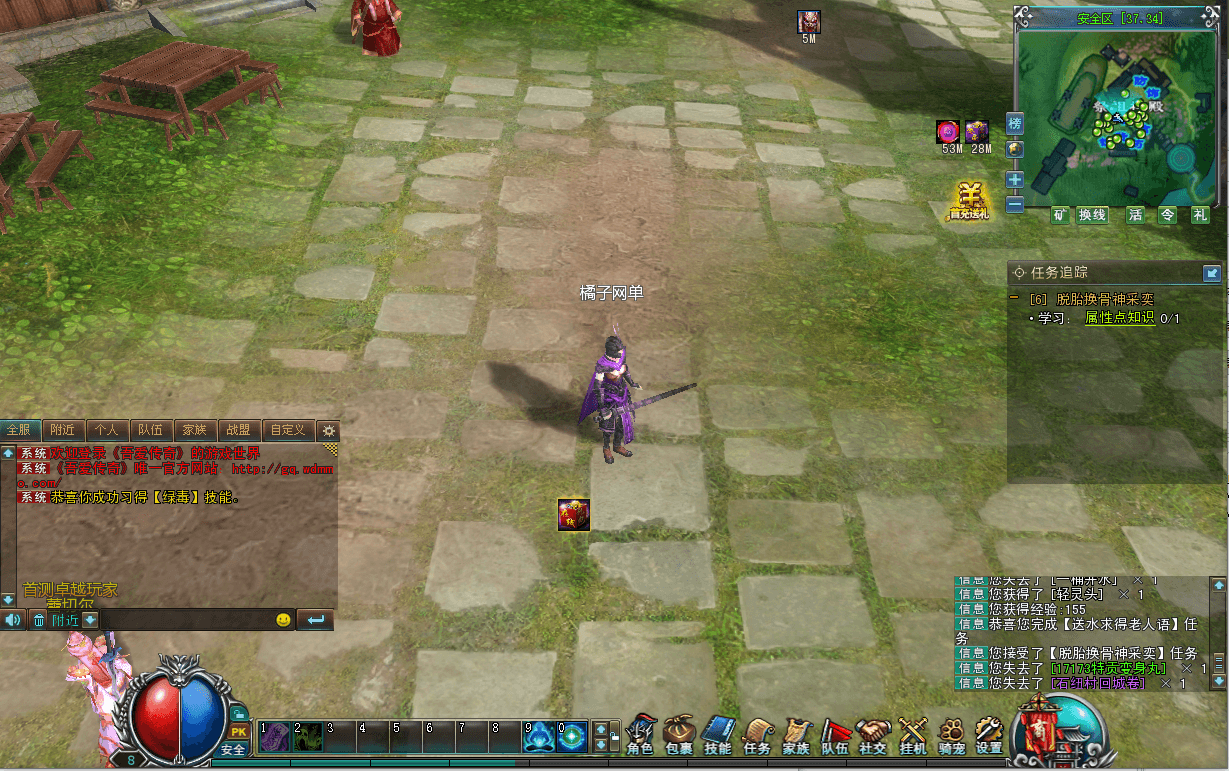Viewport: 1229px width, 771px height.
Task: Follow the 属性点知识 quest link
Action: click(x=1120, y=318)
